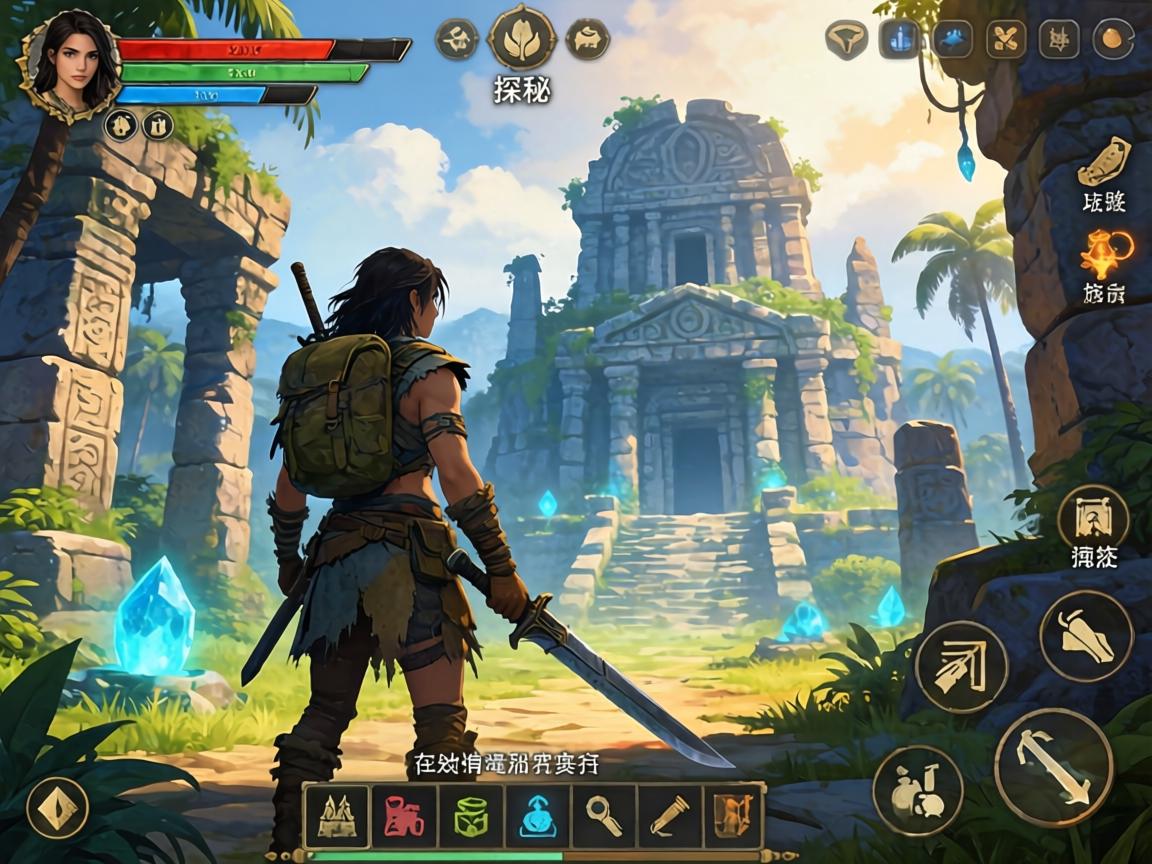Tap the diamond compass button in bottom corner

coord(57,807)
